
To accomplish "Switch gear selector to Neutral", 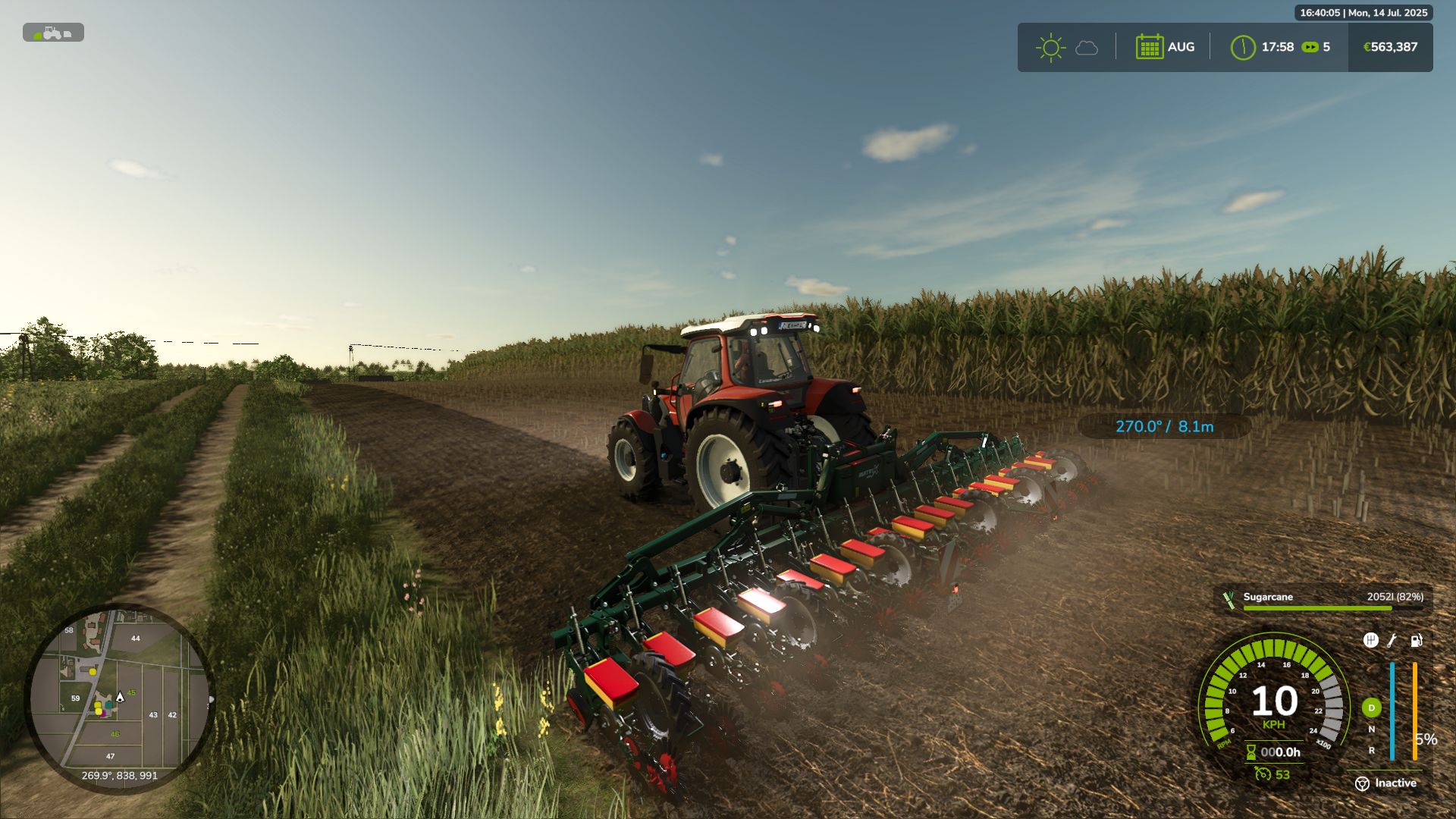I will tap(1371, 729).
